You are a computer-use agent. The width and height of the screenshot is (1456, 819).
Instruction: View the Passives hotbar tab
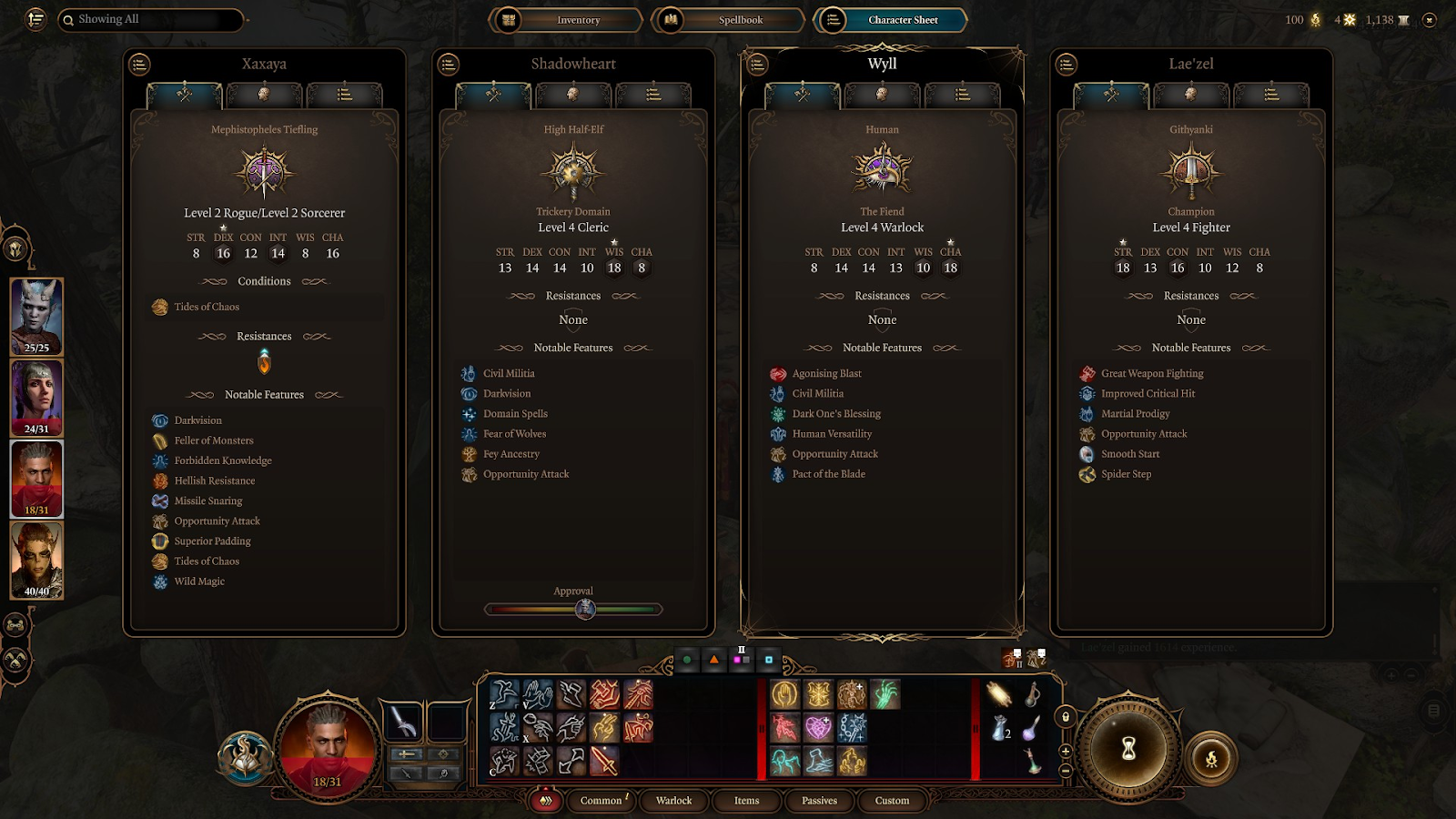(x=819, y=801)
